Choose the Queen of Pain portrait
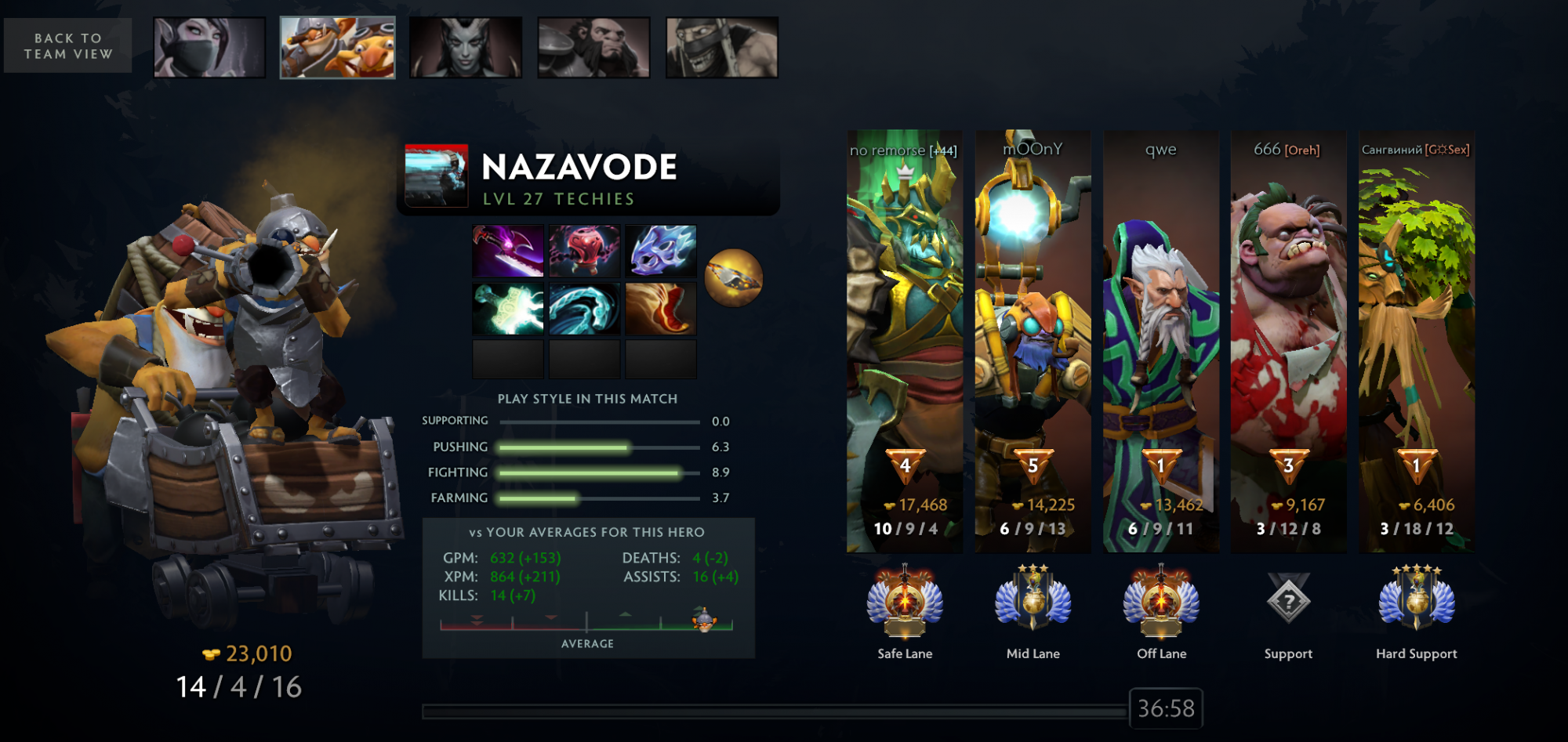This screenshot has height=742, width=1568. click(x=466, y=48)
